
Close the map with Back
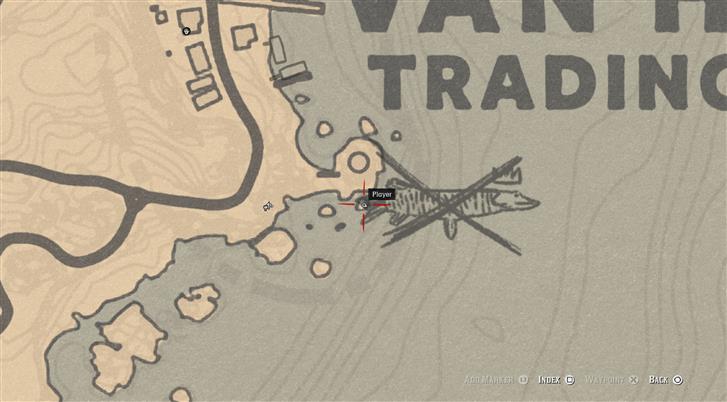coord(665,380)
